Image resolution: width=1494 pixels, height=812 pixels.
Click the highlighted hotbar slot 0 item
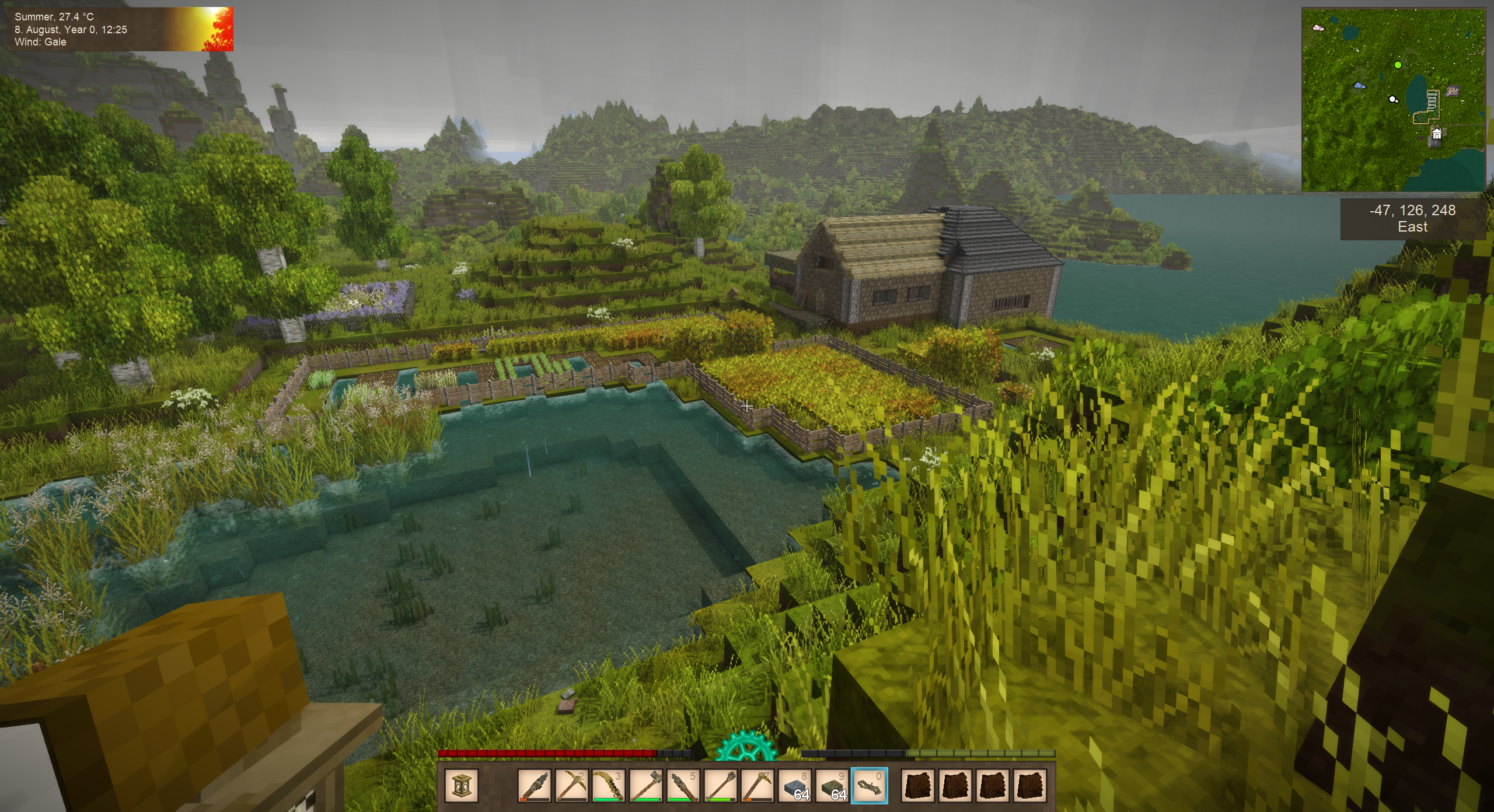coord(870,785)
